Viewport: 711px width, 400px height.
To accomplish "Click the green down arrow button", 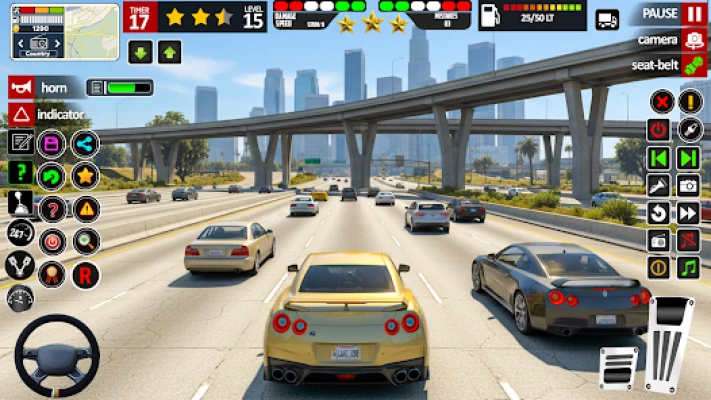I will (x=140, y=53).
